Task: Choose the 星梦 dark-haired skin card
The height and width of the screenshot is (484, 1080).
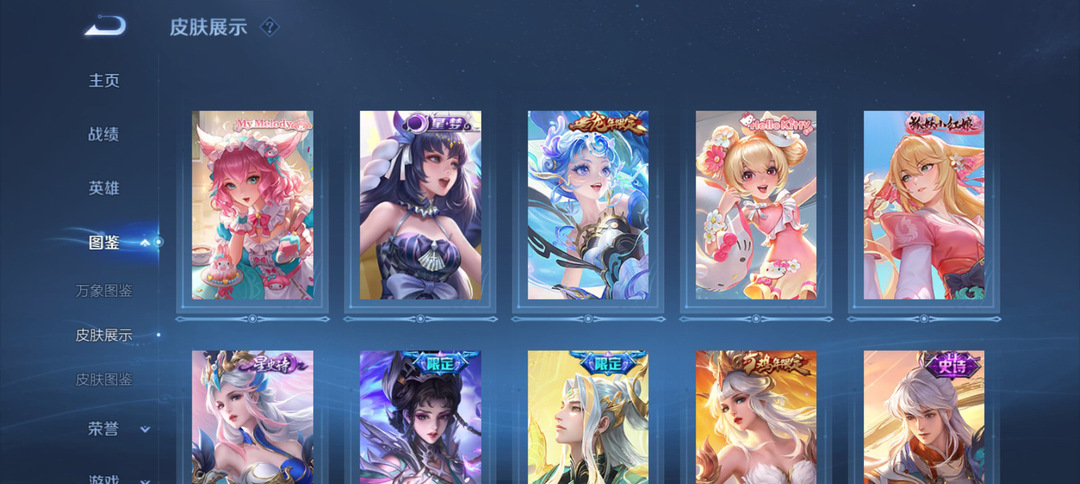Action: 420,205
